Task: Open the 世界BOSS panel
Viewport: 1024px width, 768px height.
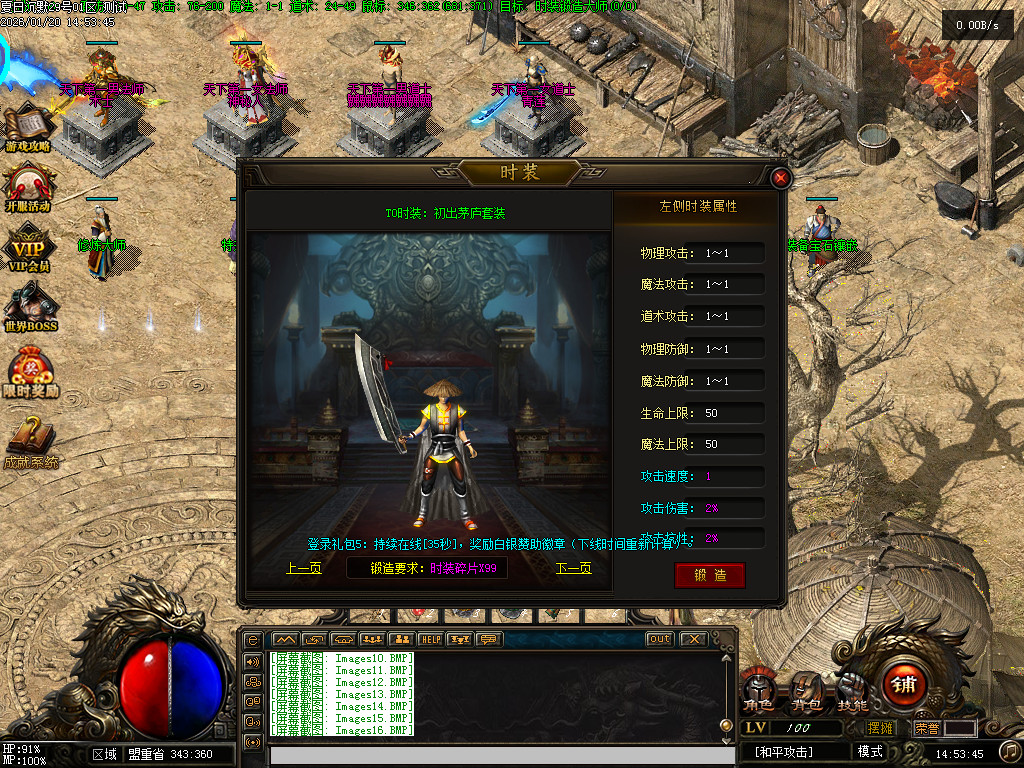Action: [x=30, y=307]
